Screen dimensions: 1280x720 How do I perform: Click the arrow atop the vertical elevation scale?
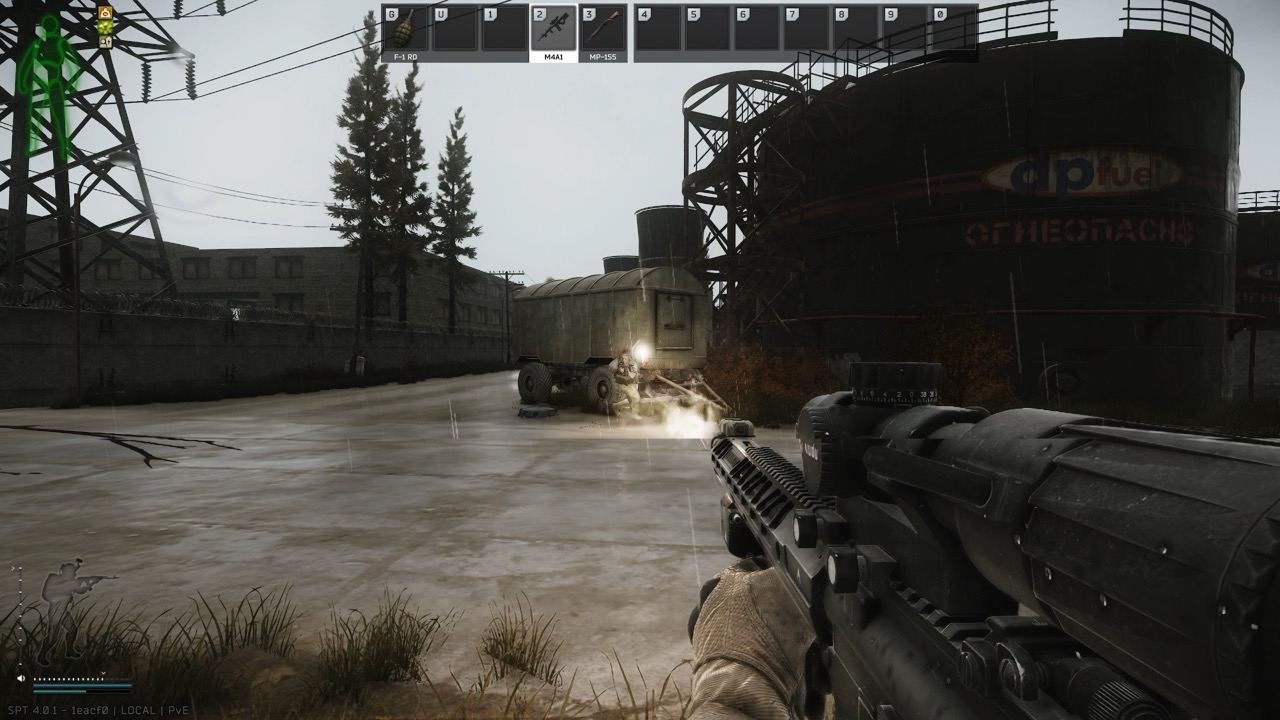point(13,568)
